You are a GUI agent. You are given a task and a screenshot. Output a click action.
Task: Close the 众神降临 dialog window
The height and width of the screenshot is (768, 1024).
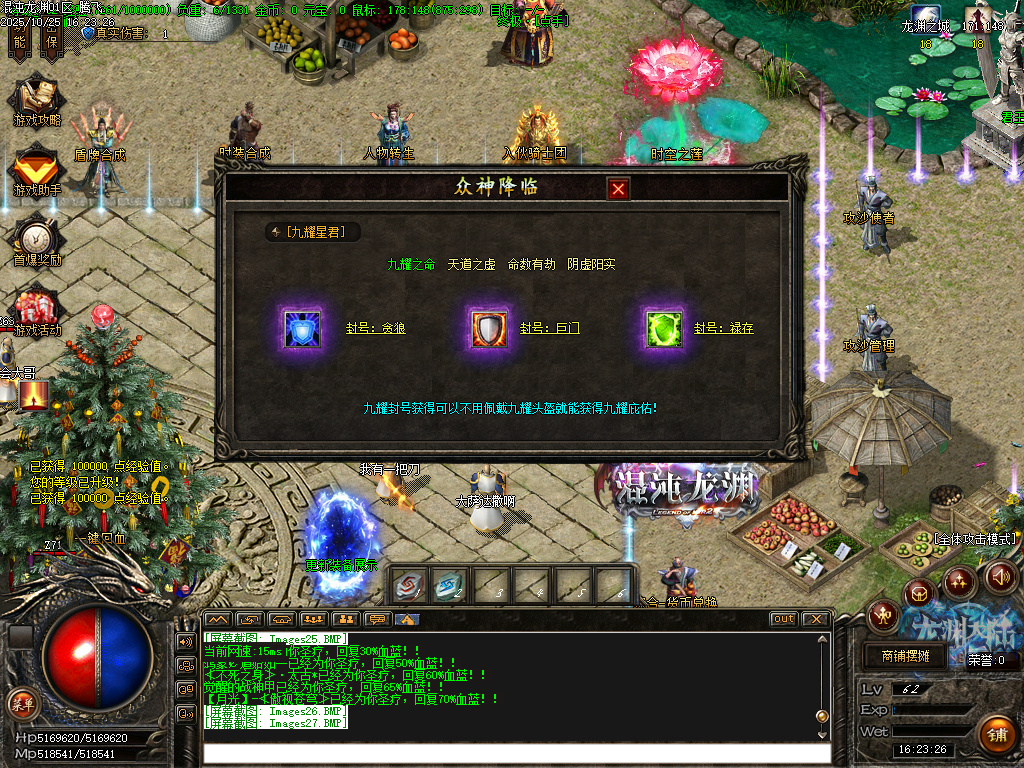point(618,189)
